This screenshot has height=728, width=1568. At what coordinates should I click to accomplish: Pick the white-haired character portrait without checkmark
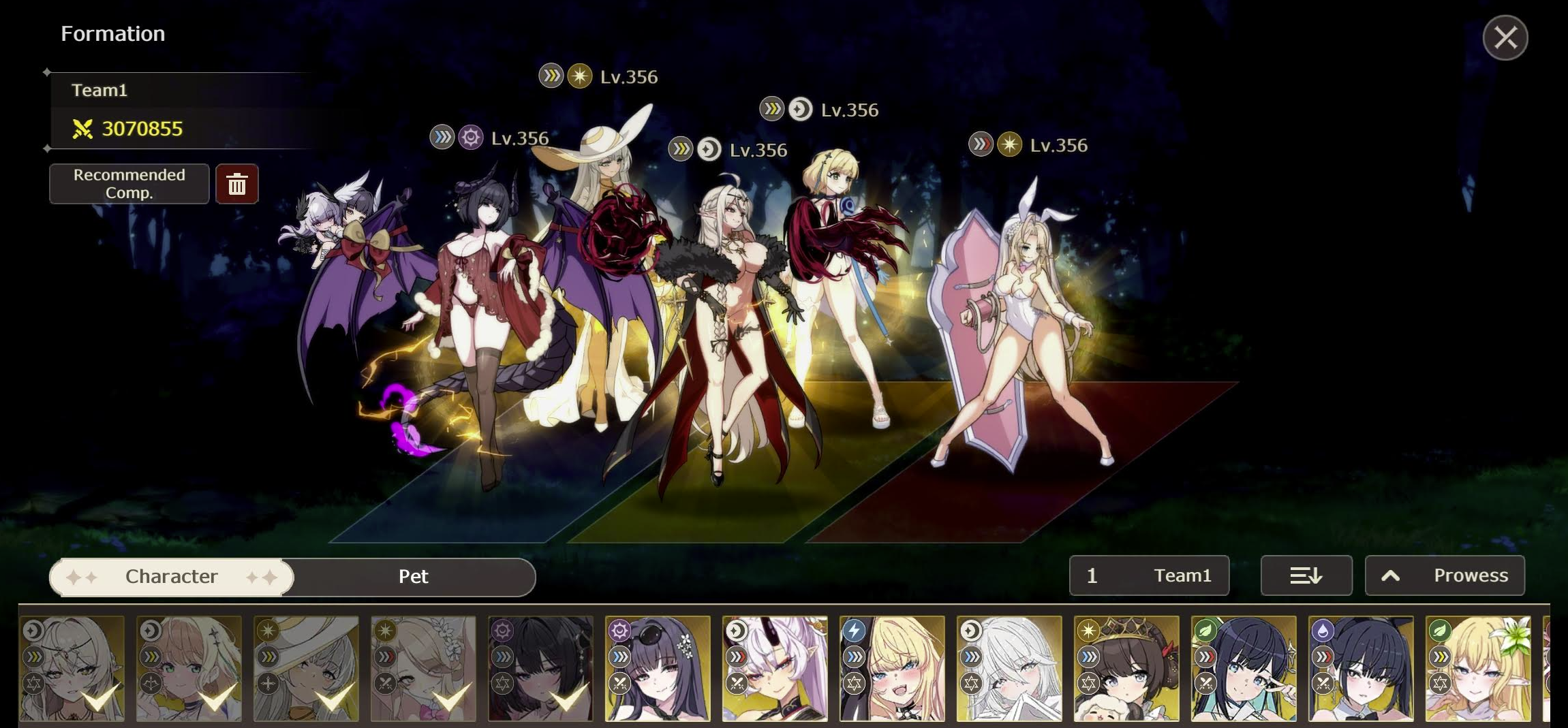click(x=1009, y=669)
